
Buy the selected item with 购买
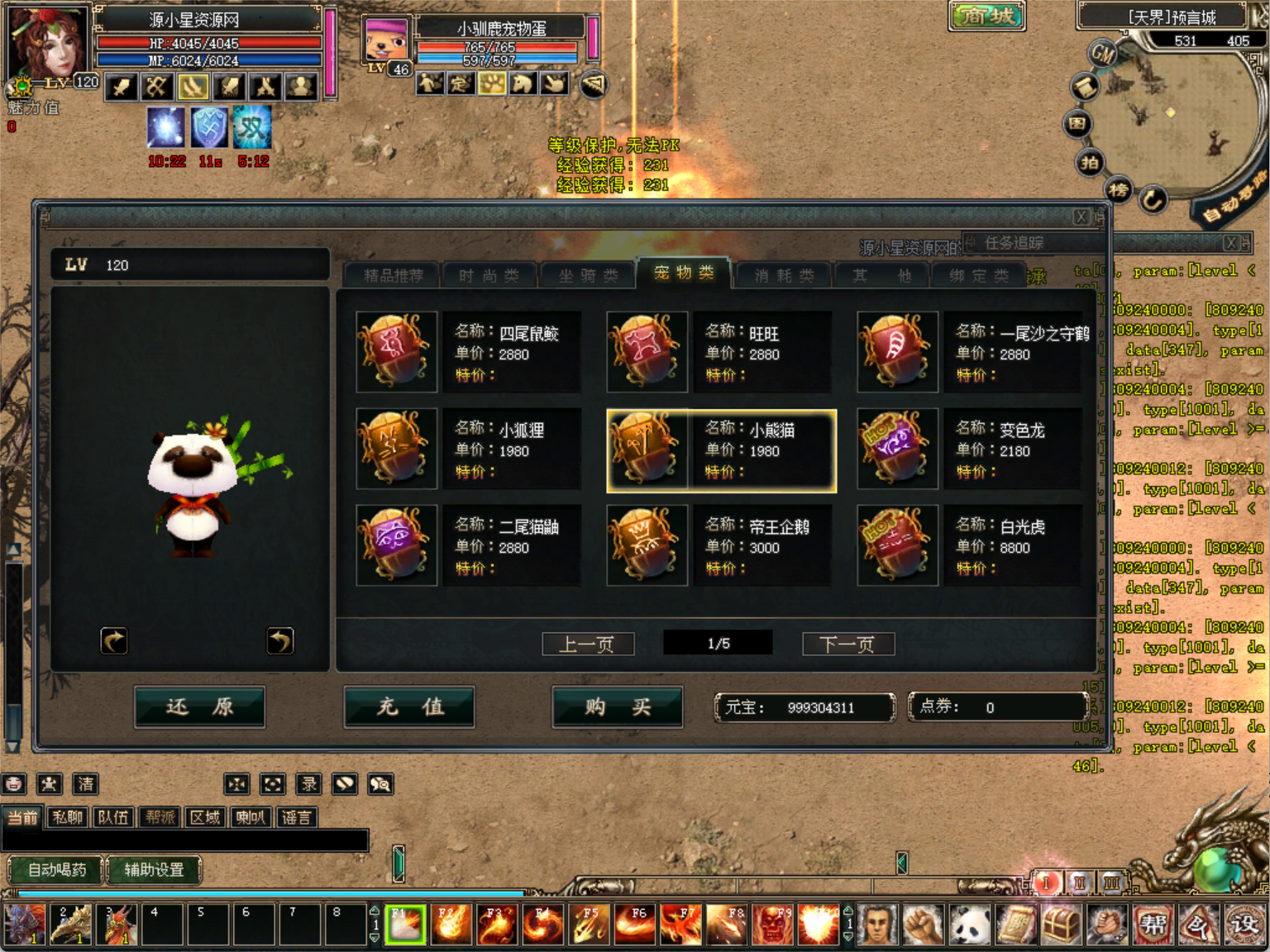tap(617, 707)
